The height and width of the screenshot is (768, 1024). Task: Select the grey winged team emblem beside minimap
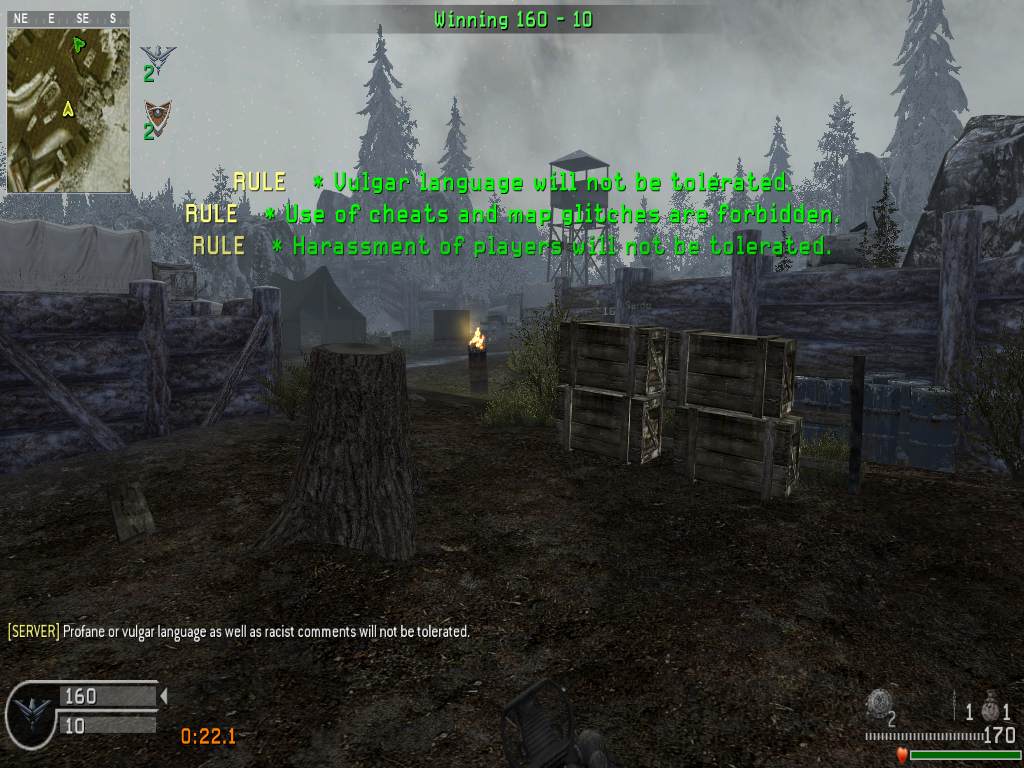(x=156, y=56)
